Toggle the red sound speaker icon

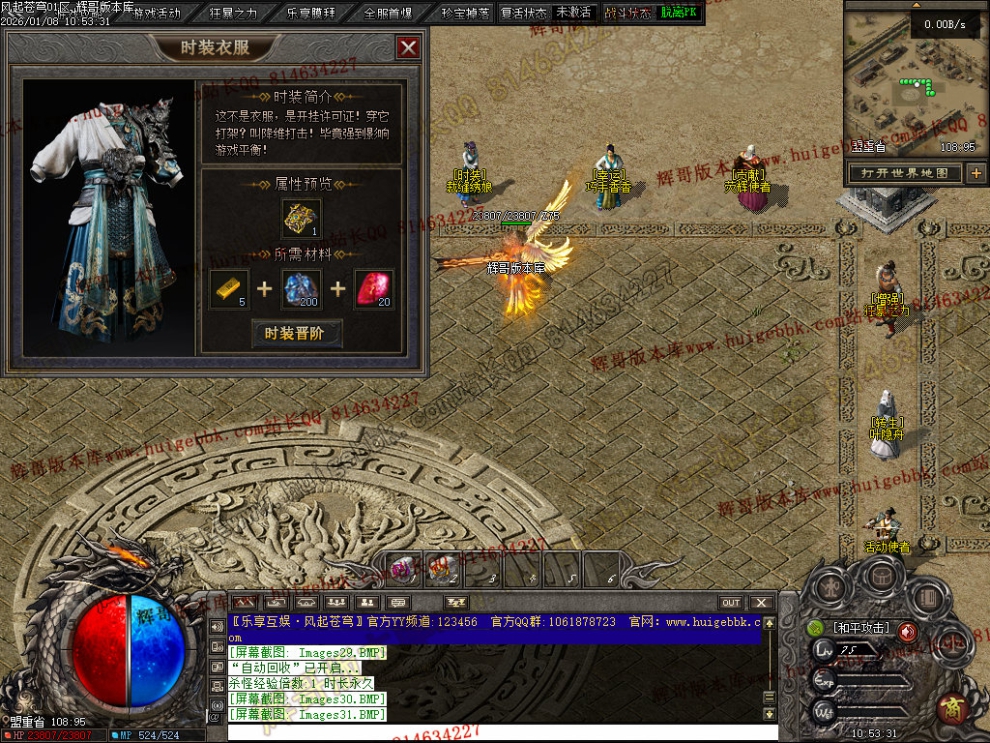pyautogui.click(x=906, y=630)
